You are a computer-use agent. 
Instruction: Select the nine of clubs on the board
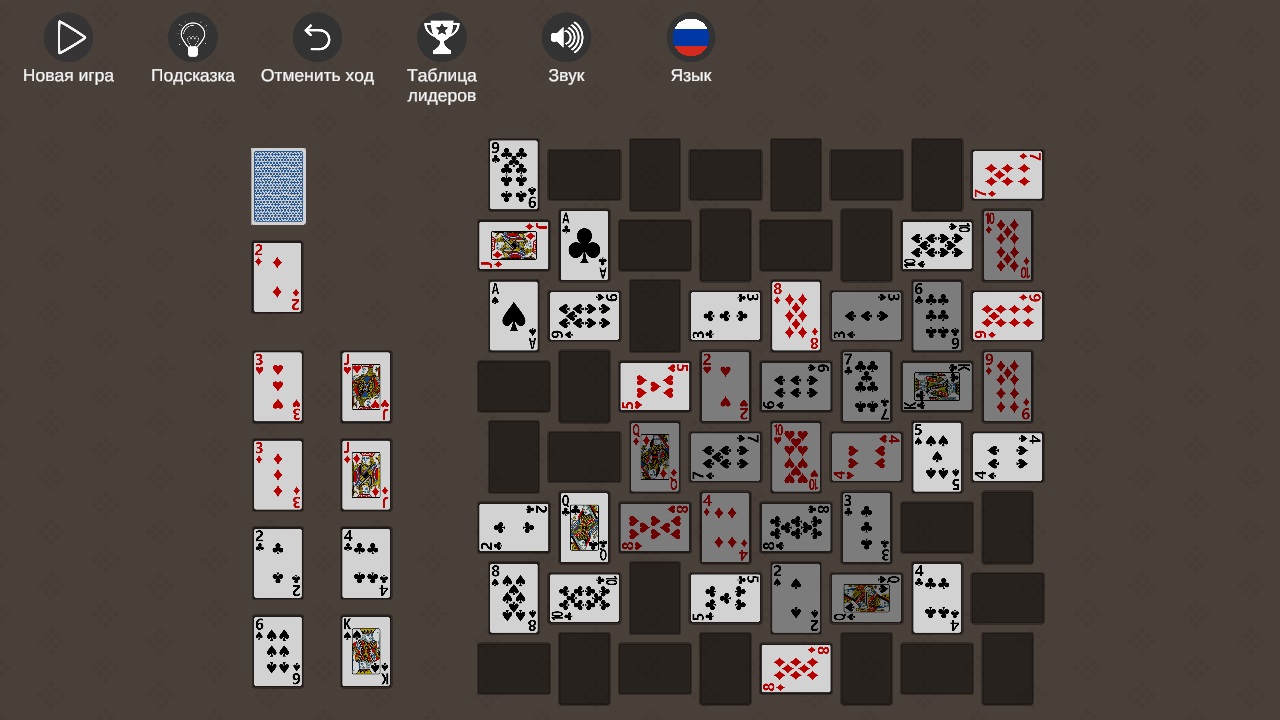(513, 173)
